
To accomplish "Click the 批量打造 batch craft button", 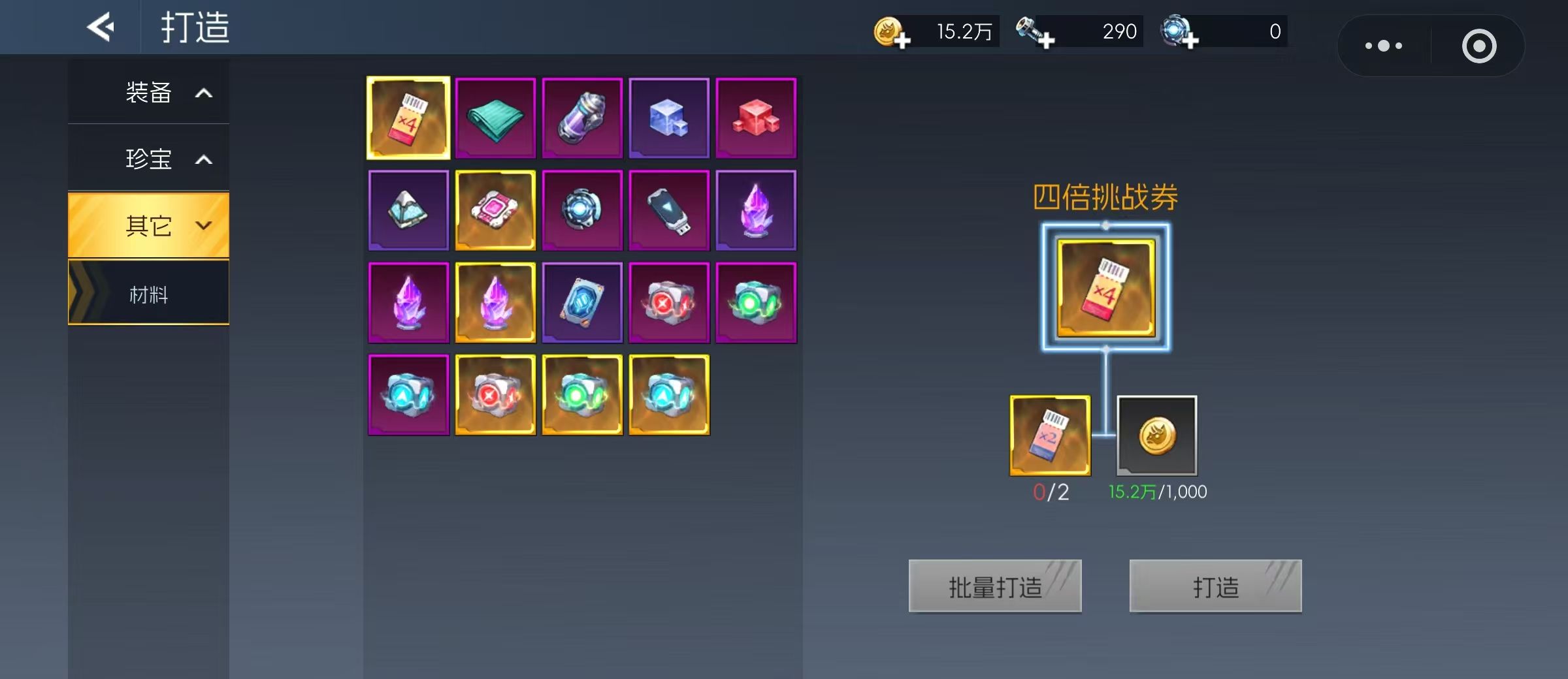I will click(x=994, y=586).
